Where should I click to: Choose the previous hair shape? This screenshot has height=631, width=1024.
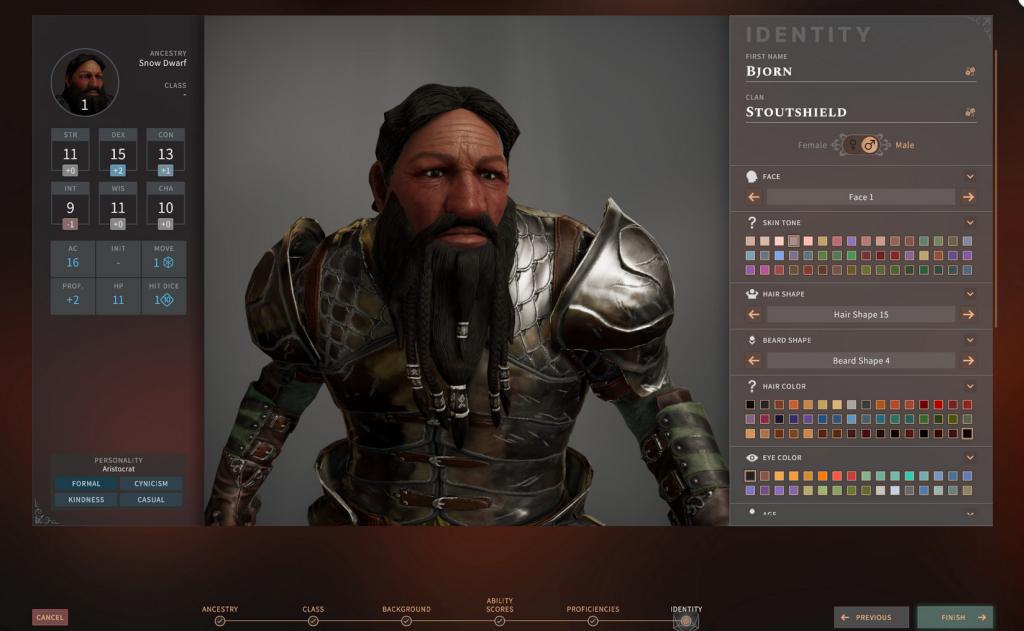pyautogui.click(x=754, y=314)
